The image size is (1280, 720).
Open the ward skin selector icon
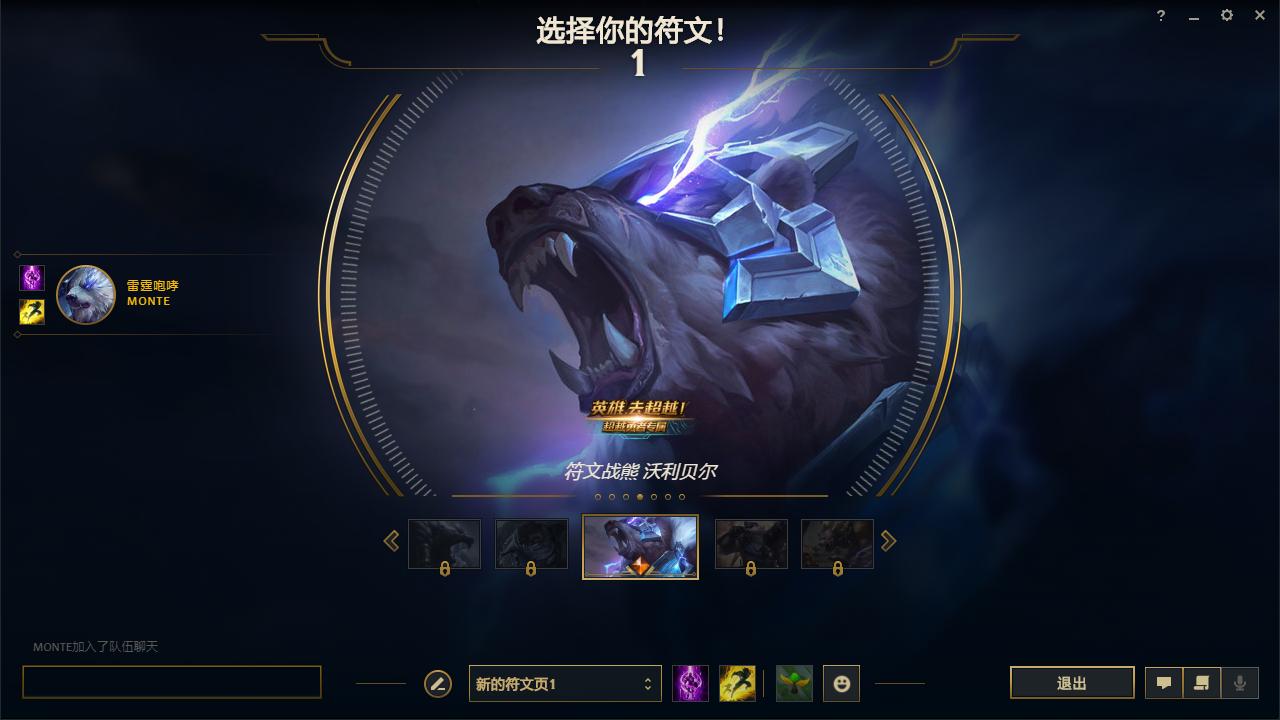(x=793, y=683)
